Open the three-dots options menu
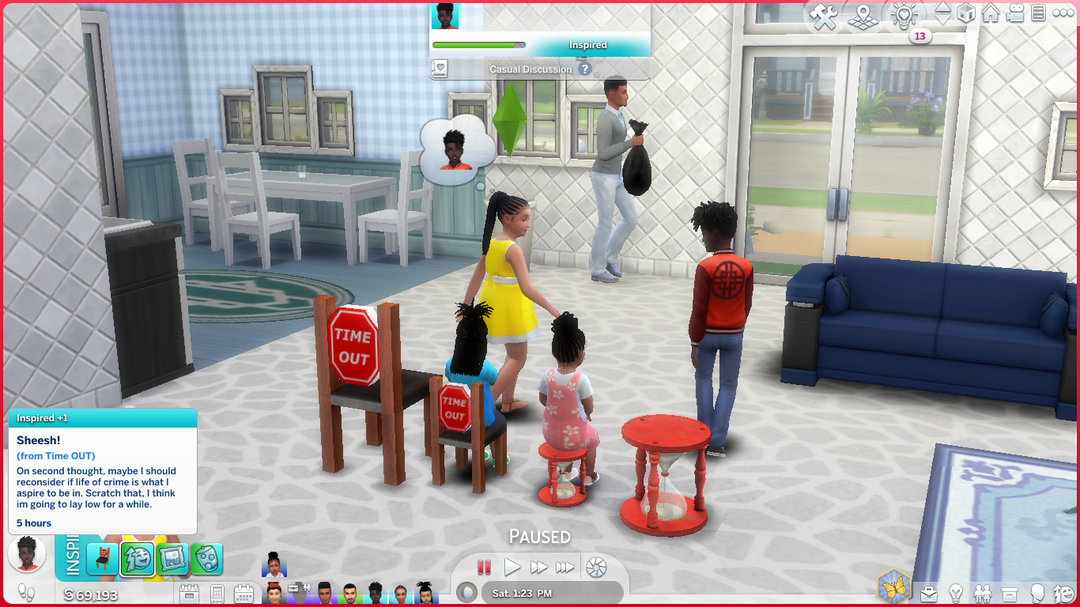The width and height of the screenshot is (1080, 607). (x=1062, y=14)
